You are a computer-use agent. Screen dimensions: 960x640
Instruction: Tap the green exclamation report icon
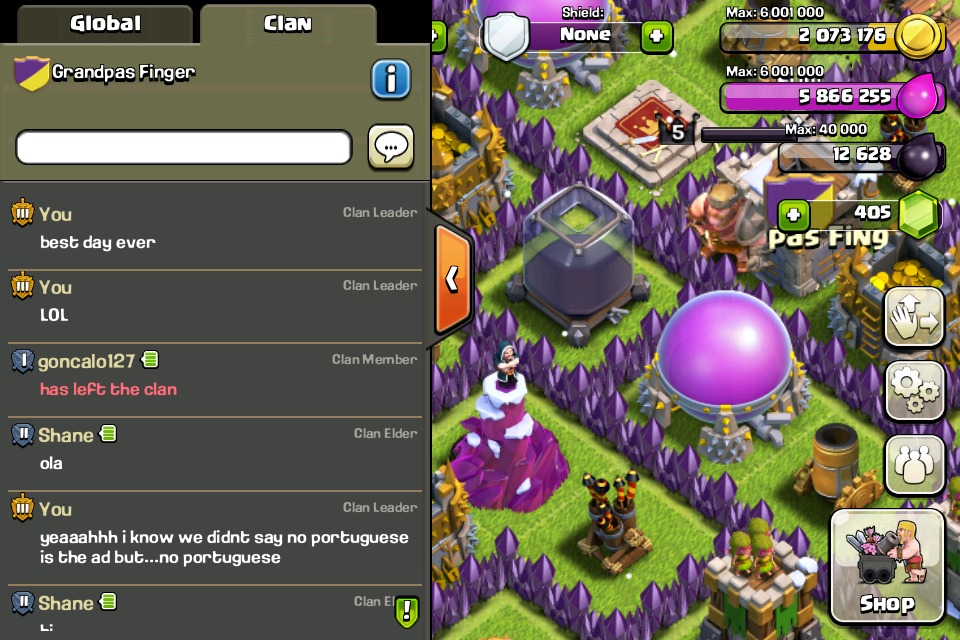coord(406,610)
